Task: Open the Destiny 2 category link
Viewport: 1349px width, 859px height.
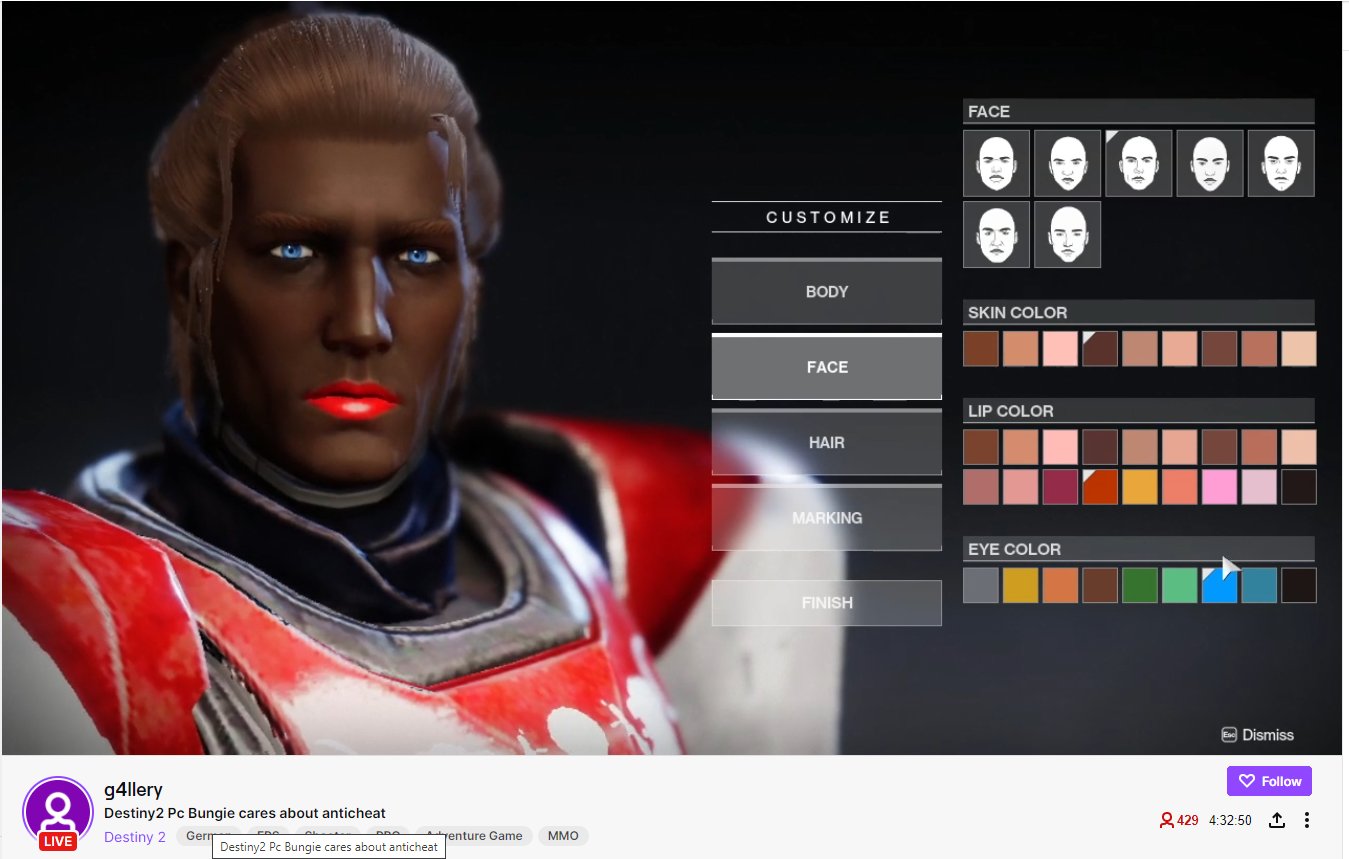Action: 134,836
